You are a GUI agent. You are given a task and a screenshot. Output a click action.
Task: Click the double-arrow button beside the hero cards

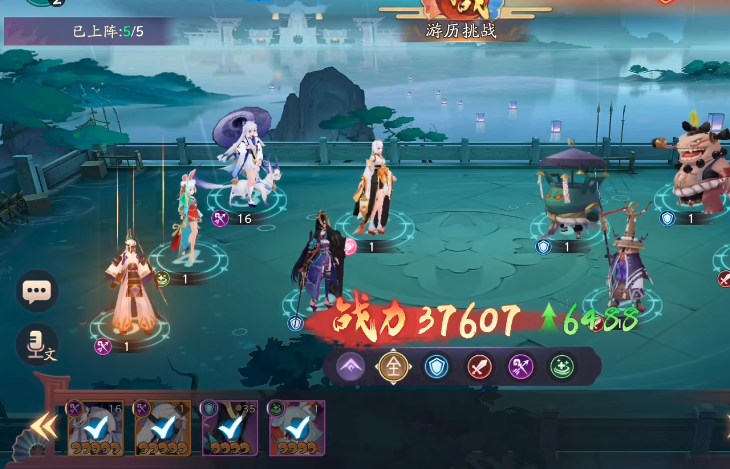coord(42,427)
